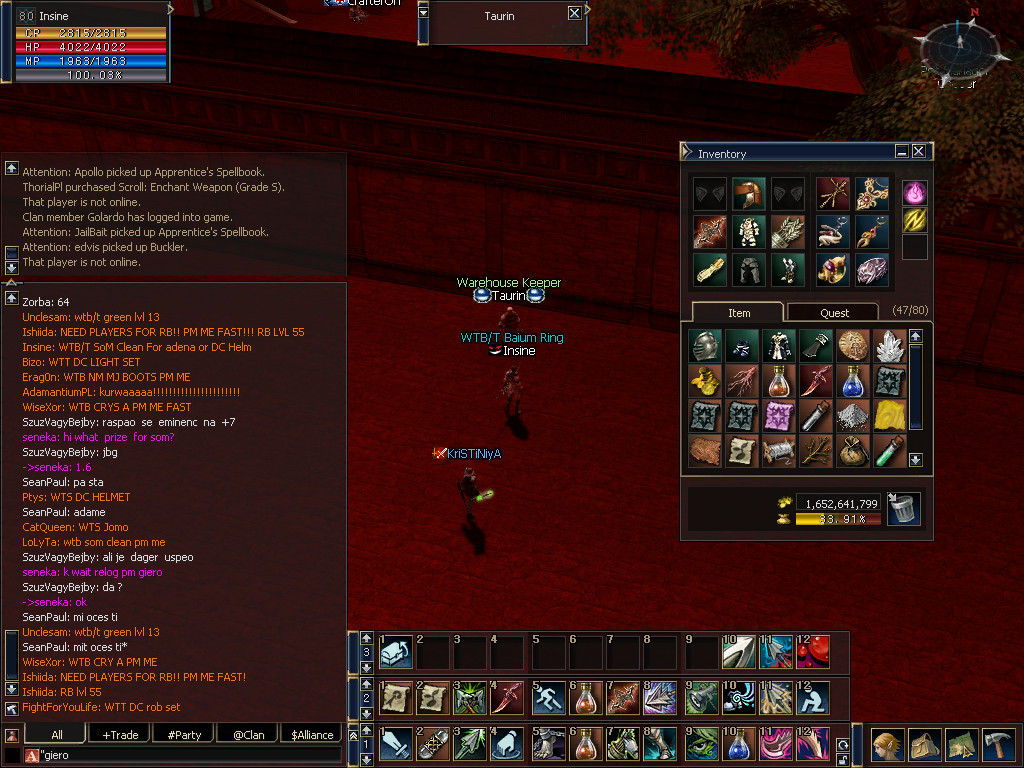Minimize the Inventory window
Screen dimensions: 1024x768
tap(901, 152)
